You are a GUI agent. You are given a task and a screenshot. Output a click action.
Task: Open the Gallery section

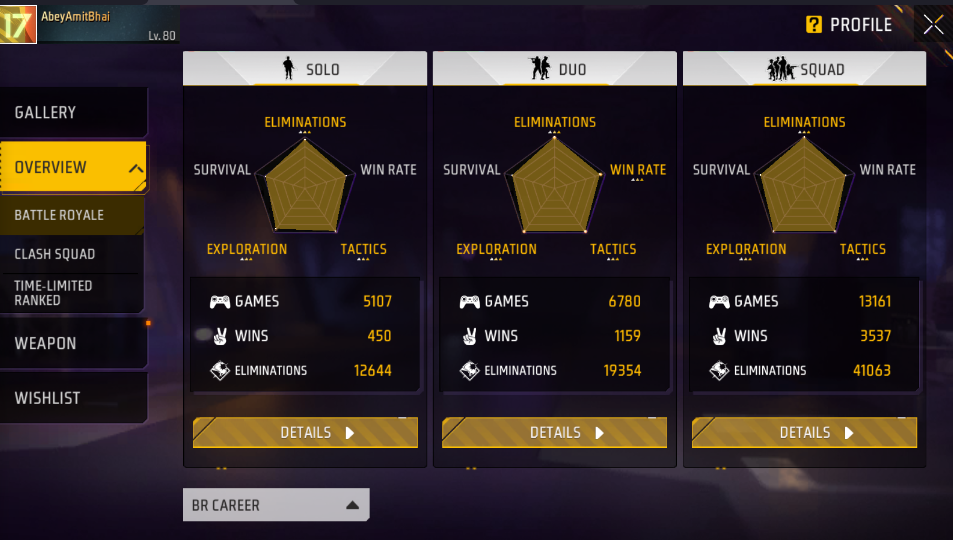pyautogui.click(x=73, y=113)
